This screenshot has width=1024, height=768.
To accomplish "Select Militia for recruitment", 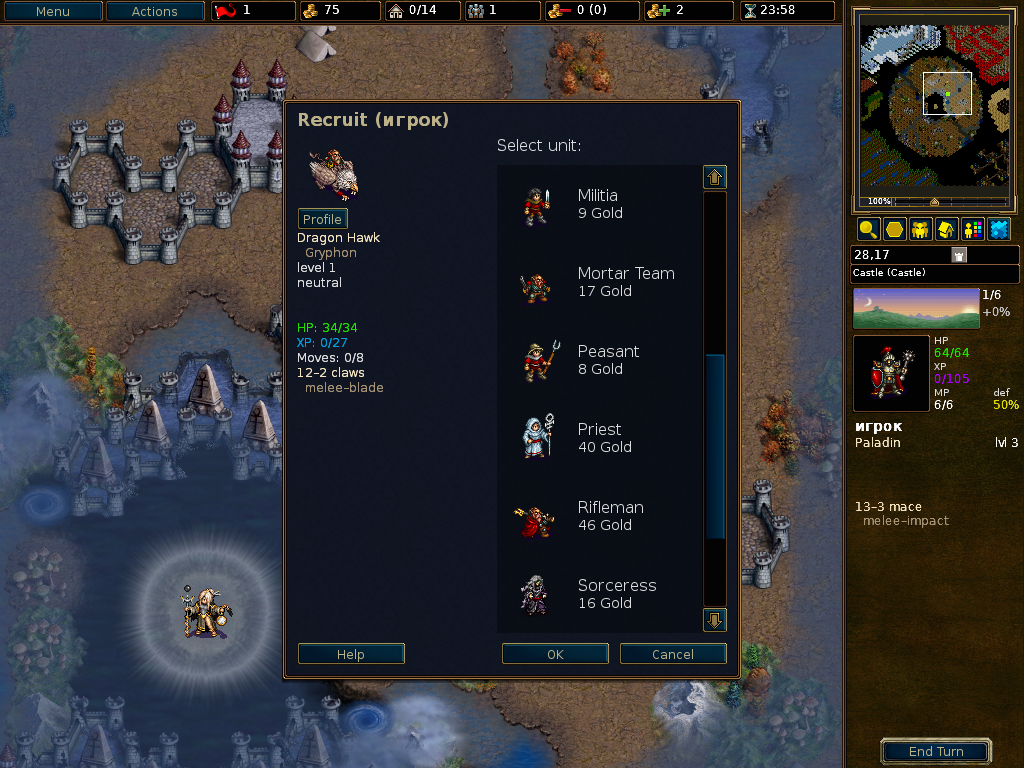I will pyautogui.click(x=598, y=204).
